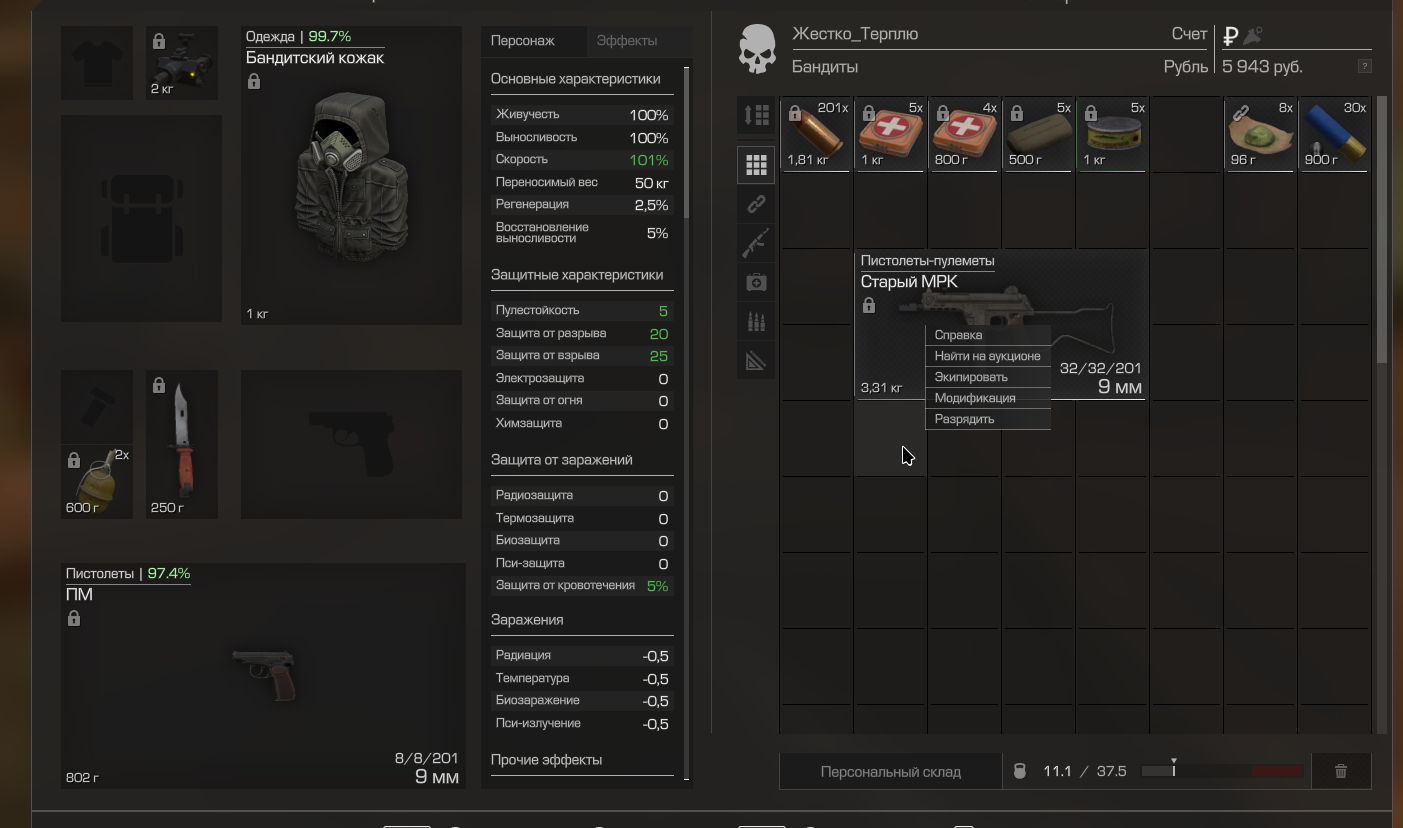The image size is (1403, 828).
Task: Pick the medkit stack of five
Action: 891,134
